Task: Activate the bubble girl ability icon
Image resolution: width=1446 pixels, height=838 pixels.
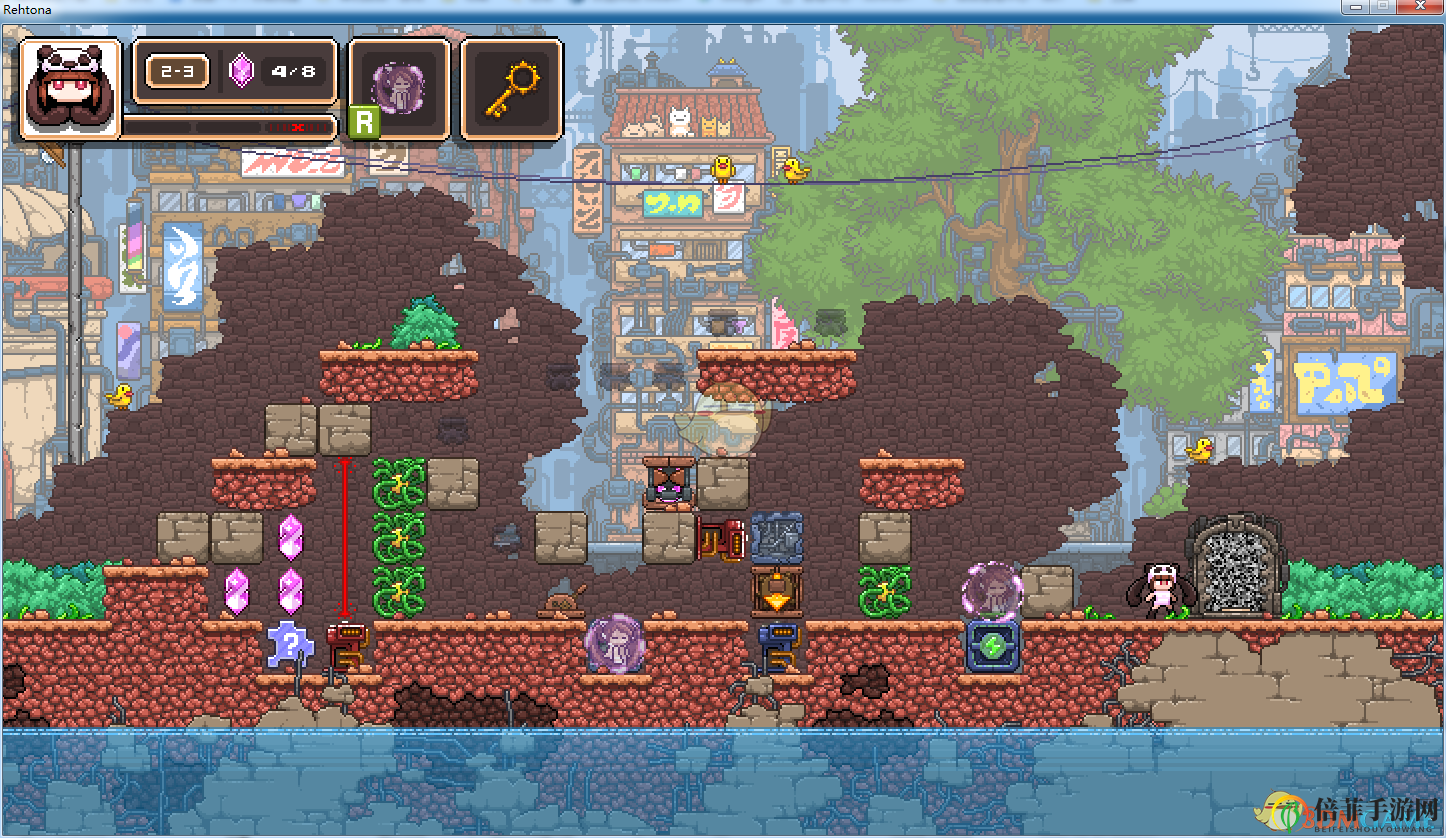Action: pos(399,88)
